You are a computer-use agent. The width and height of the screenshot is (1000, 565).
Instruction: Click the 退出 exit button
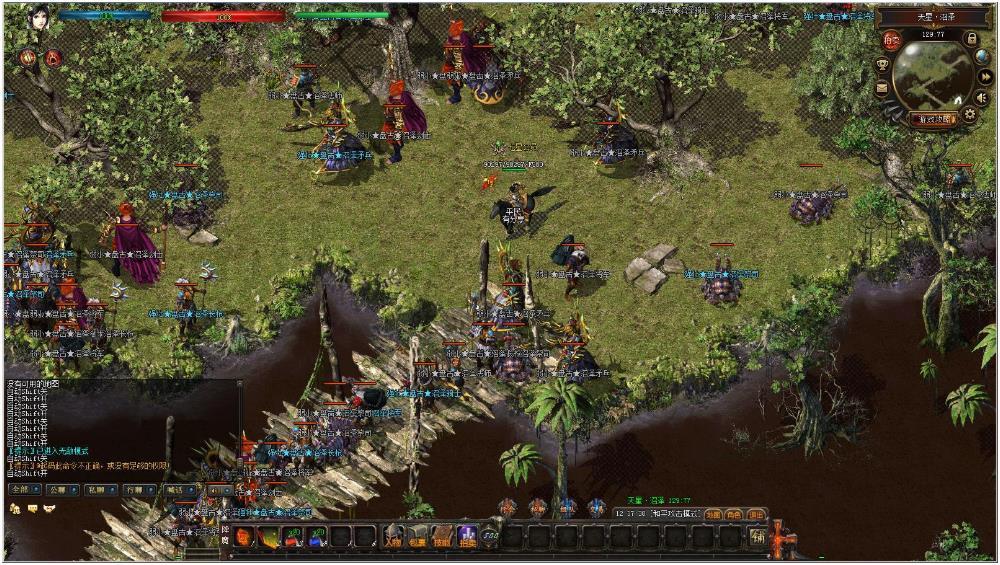[757, 514]
